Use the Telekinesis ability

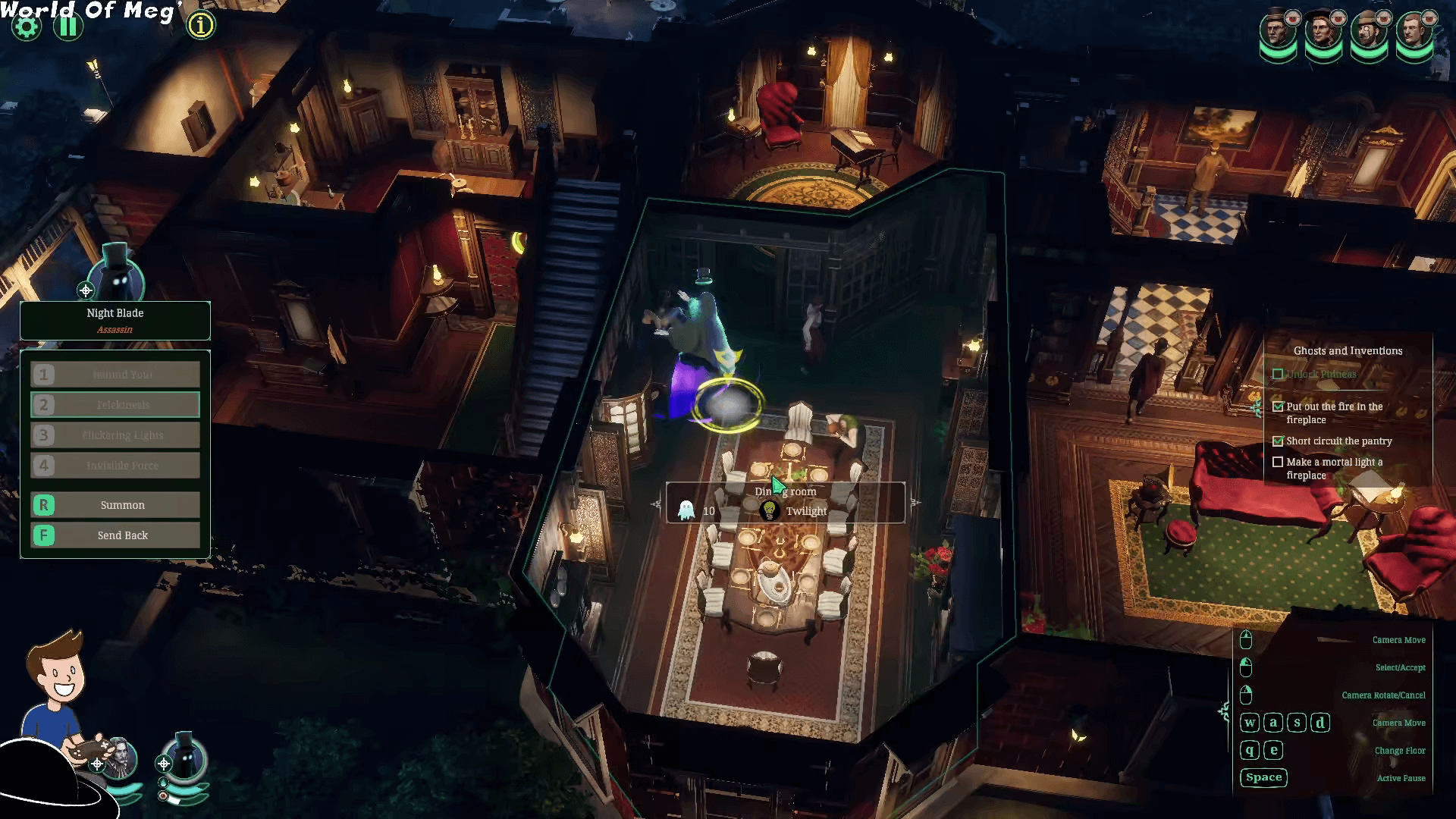115,405
